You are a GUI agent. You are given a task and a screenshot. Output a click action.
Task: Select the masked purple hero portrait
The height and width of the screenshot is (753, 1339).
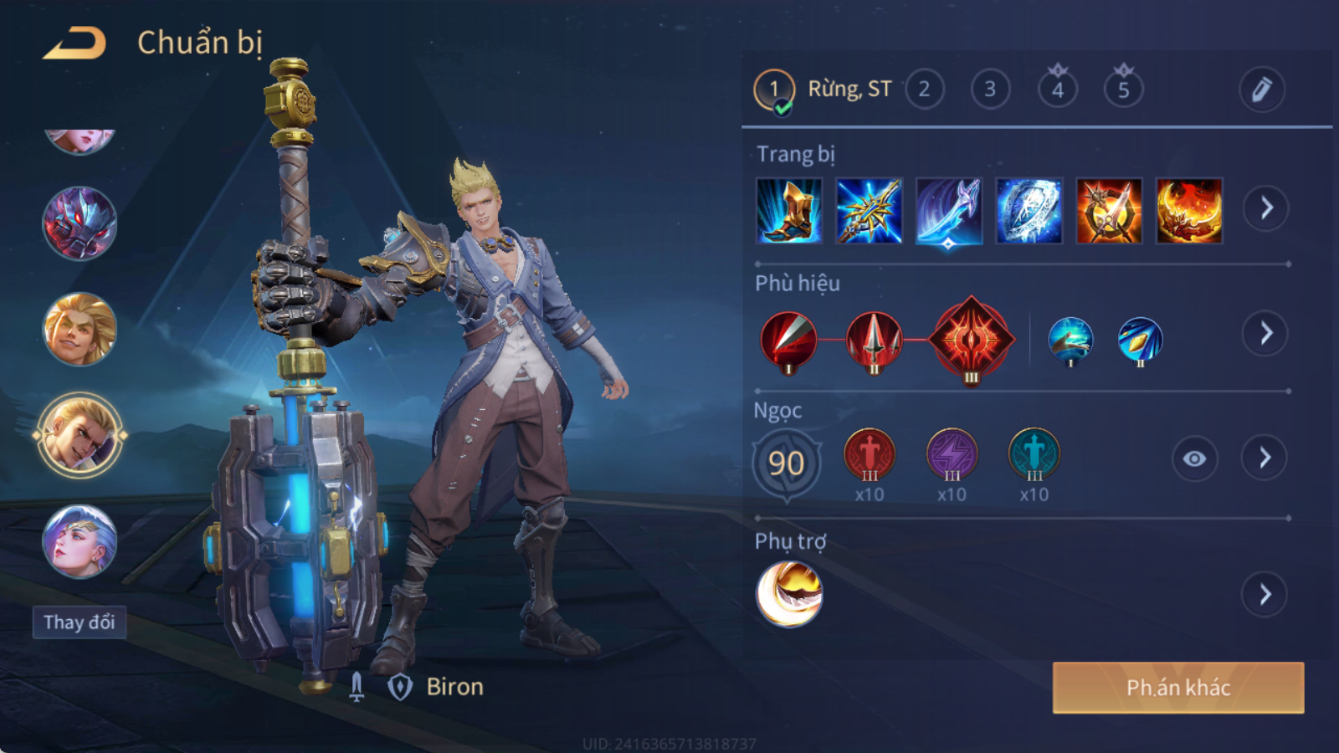click(80, 223)
